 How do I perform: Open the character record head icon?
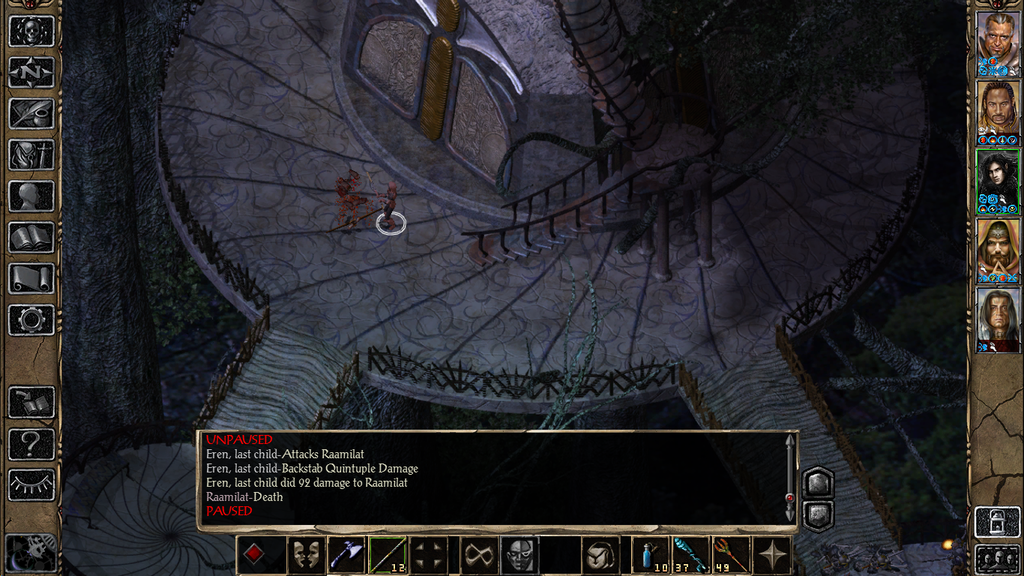click(31, 196)
